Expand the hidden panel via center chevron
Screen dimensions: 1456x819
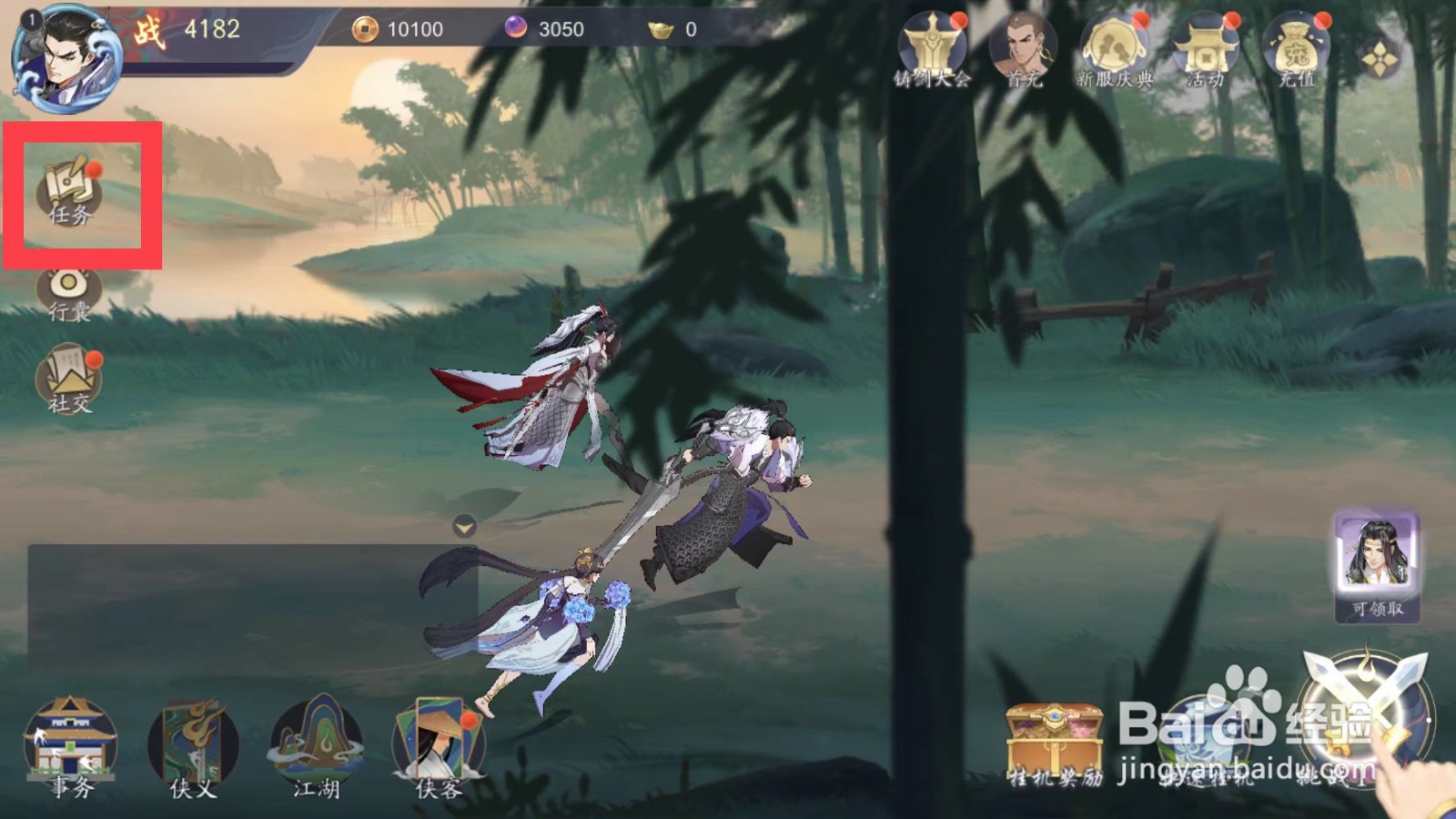[x=464, y=526]
